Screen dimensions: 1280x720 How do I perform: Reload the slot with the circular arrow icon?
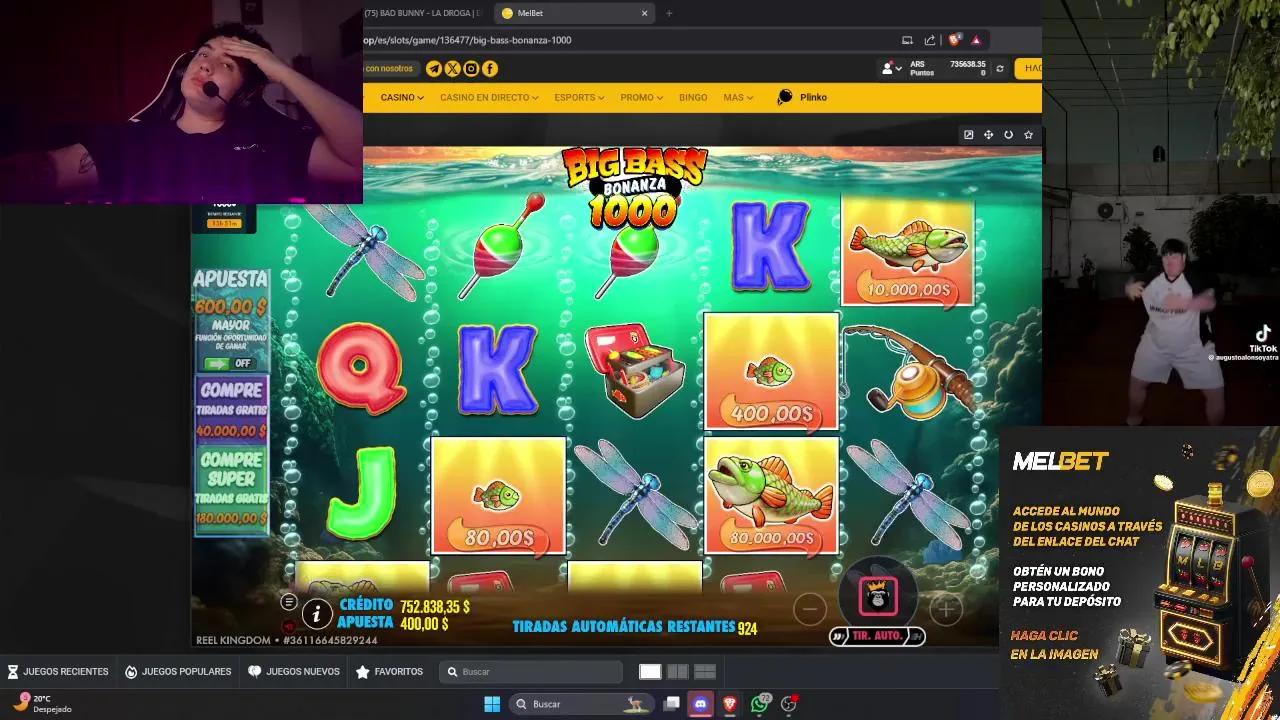(x=1008, y=133)
